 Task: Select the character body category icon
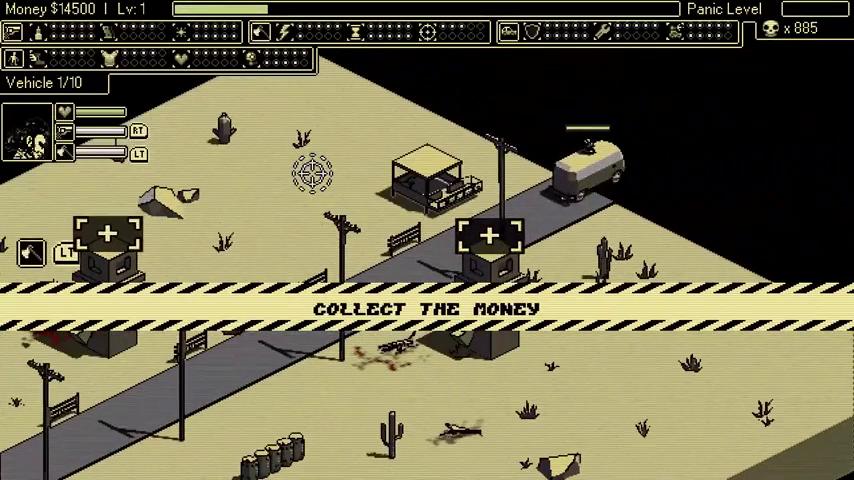pyautogui.click(x=14, y=59)
